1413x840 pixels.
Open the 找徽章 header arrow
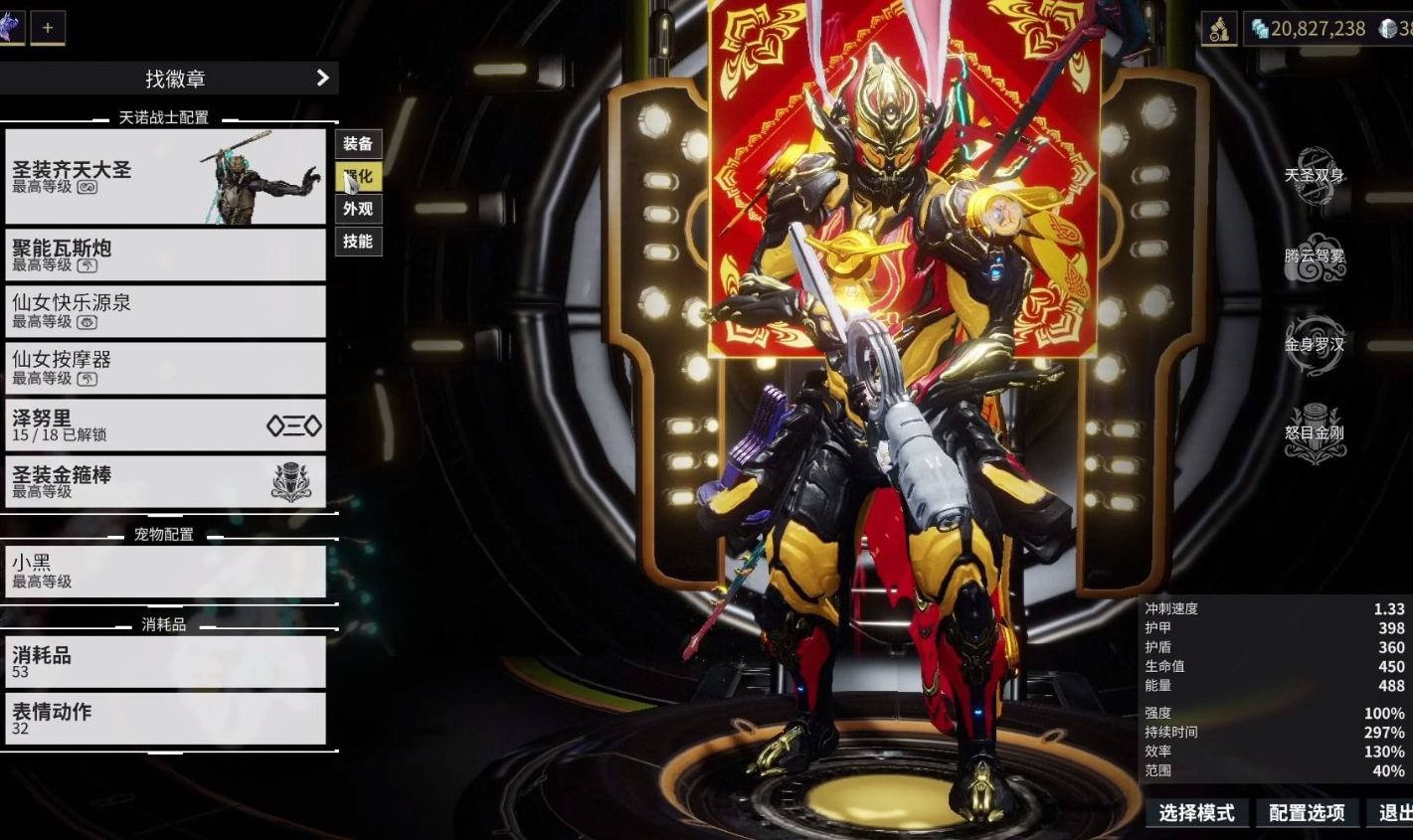[322, 78]
